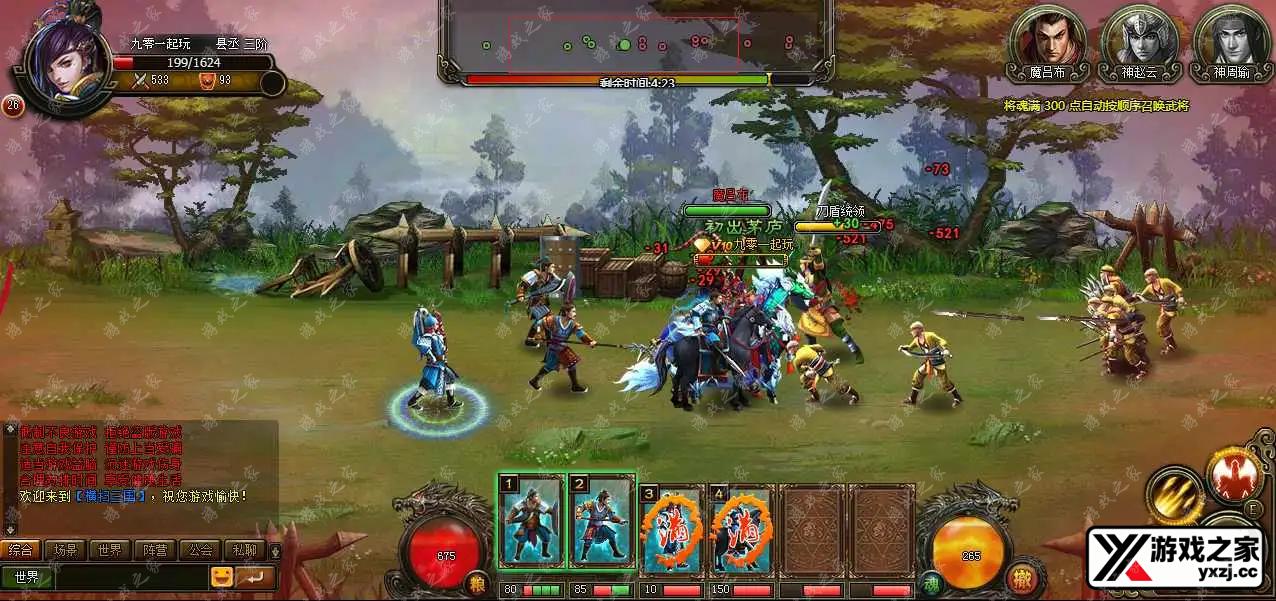Switch to the 场景 chat tab

[66, 550]
